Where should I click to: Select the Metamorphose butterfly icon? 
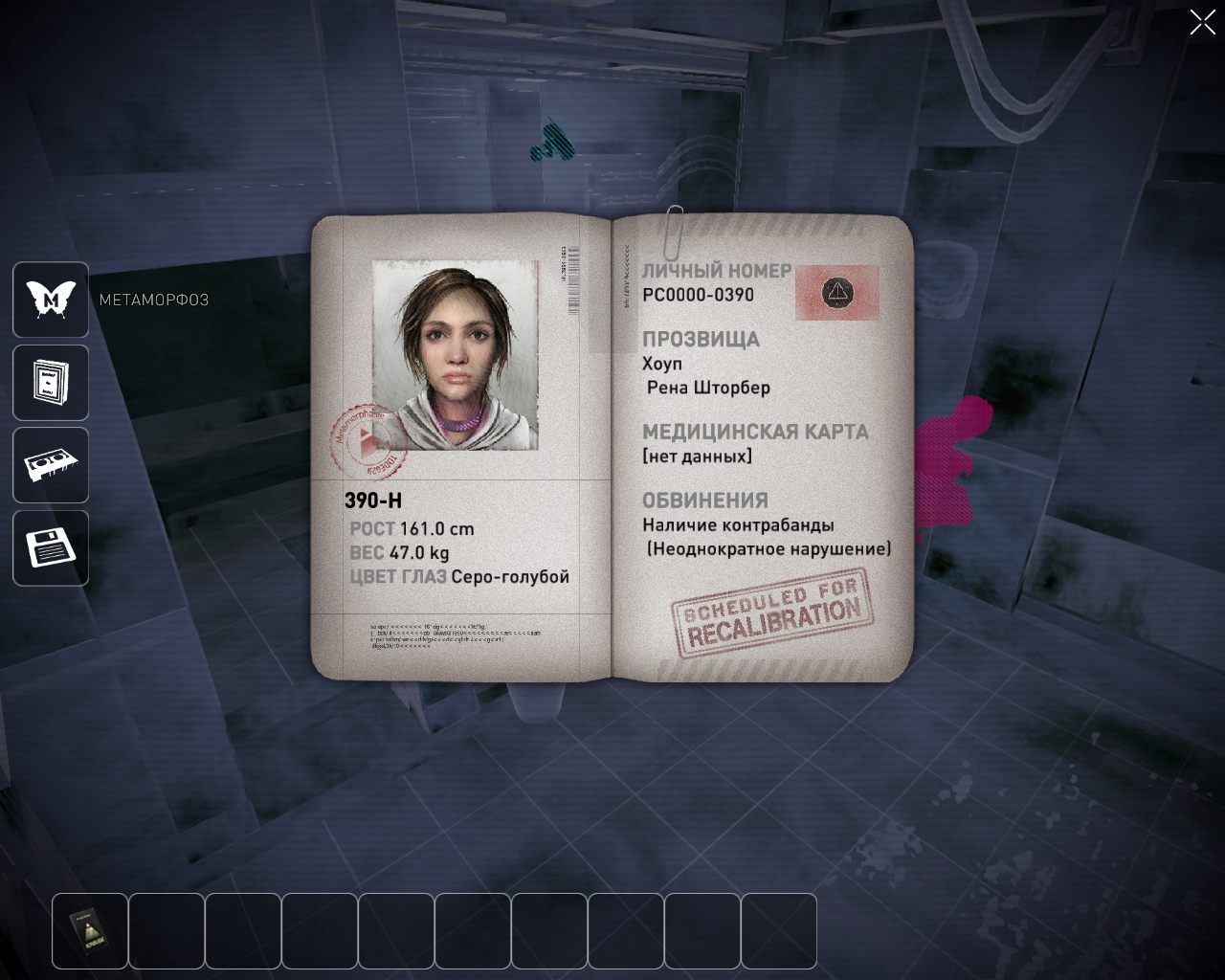[x=50, y=300]
